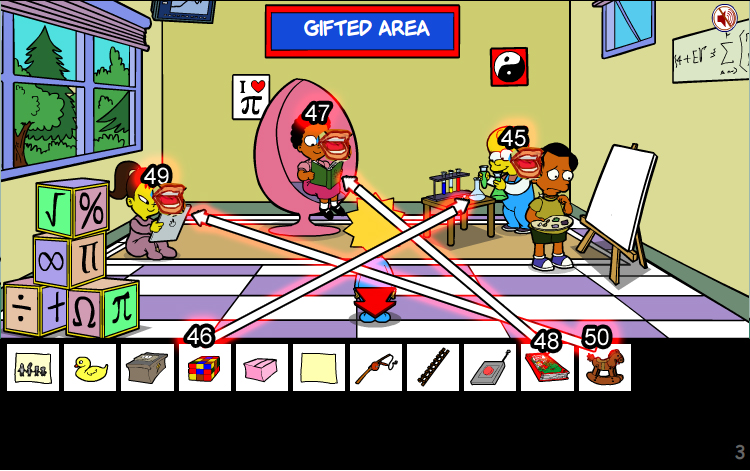
Task: Choose the Rubik's cube in the inventory
Action: point(204,368)
